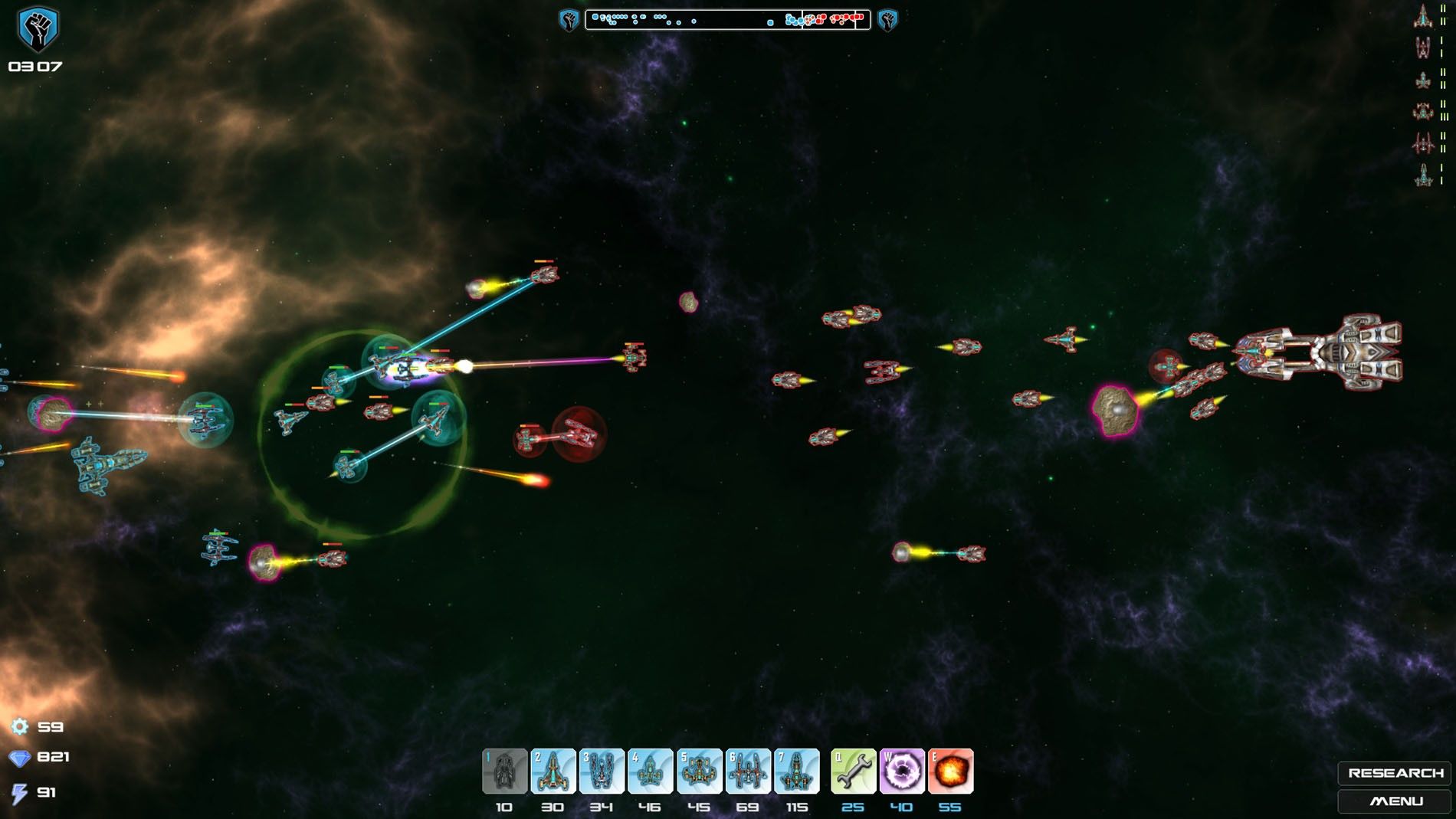Select the slot 3 twin-prong ship
Image resolution: width=1456 pixels, height=819 pixels.
pyautogui.click(x=602, y=771)
